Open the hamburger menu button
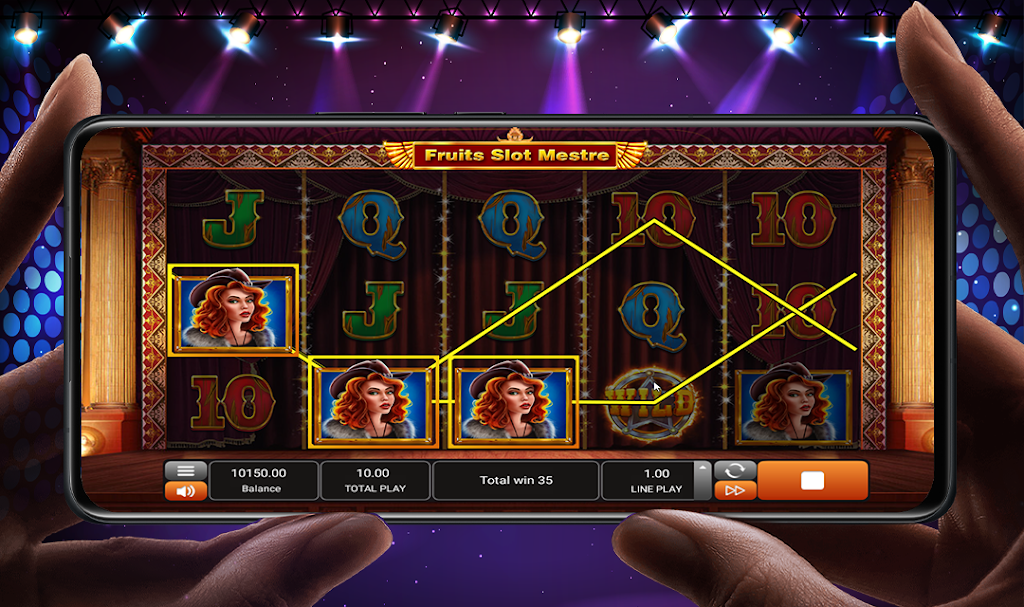The image size is (1024, 607). 185,471
